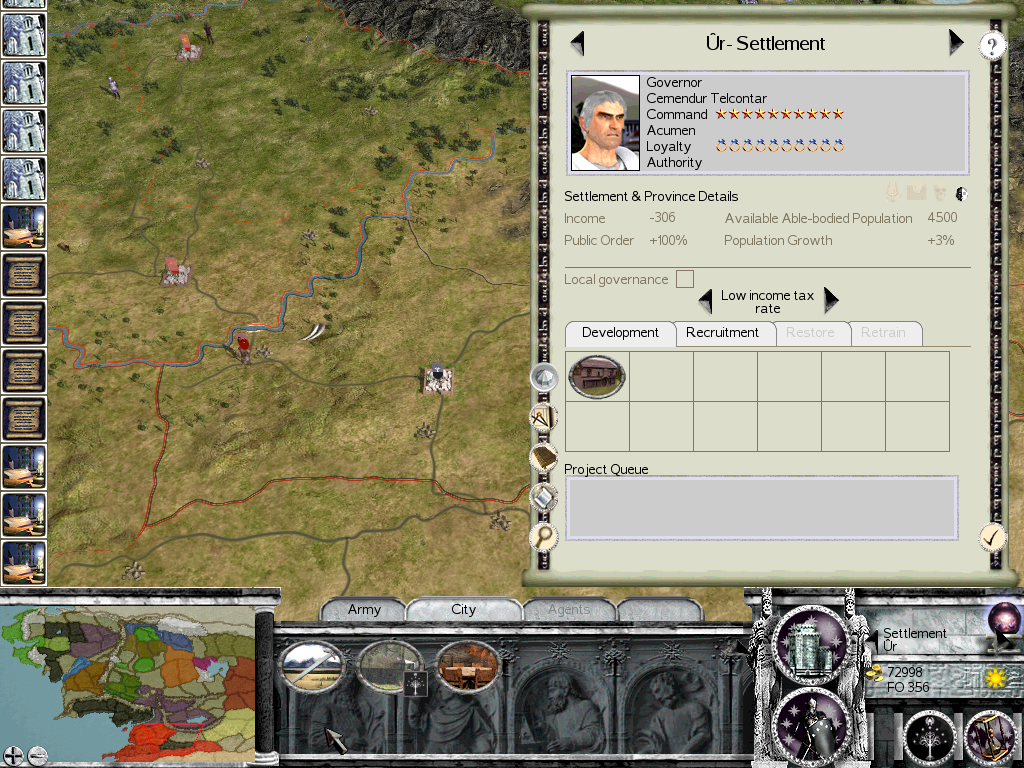Click the magnifying glass button on scroll edge
The height and width of the screenshot is (768, 1024).
pos(543,537)
